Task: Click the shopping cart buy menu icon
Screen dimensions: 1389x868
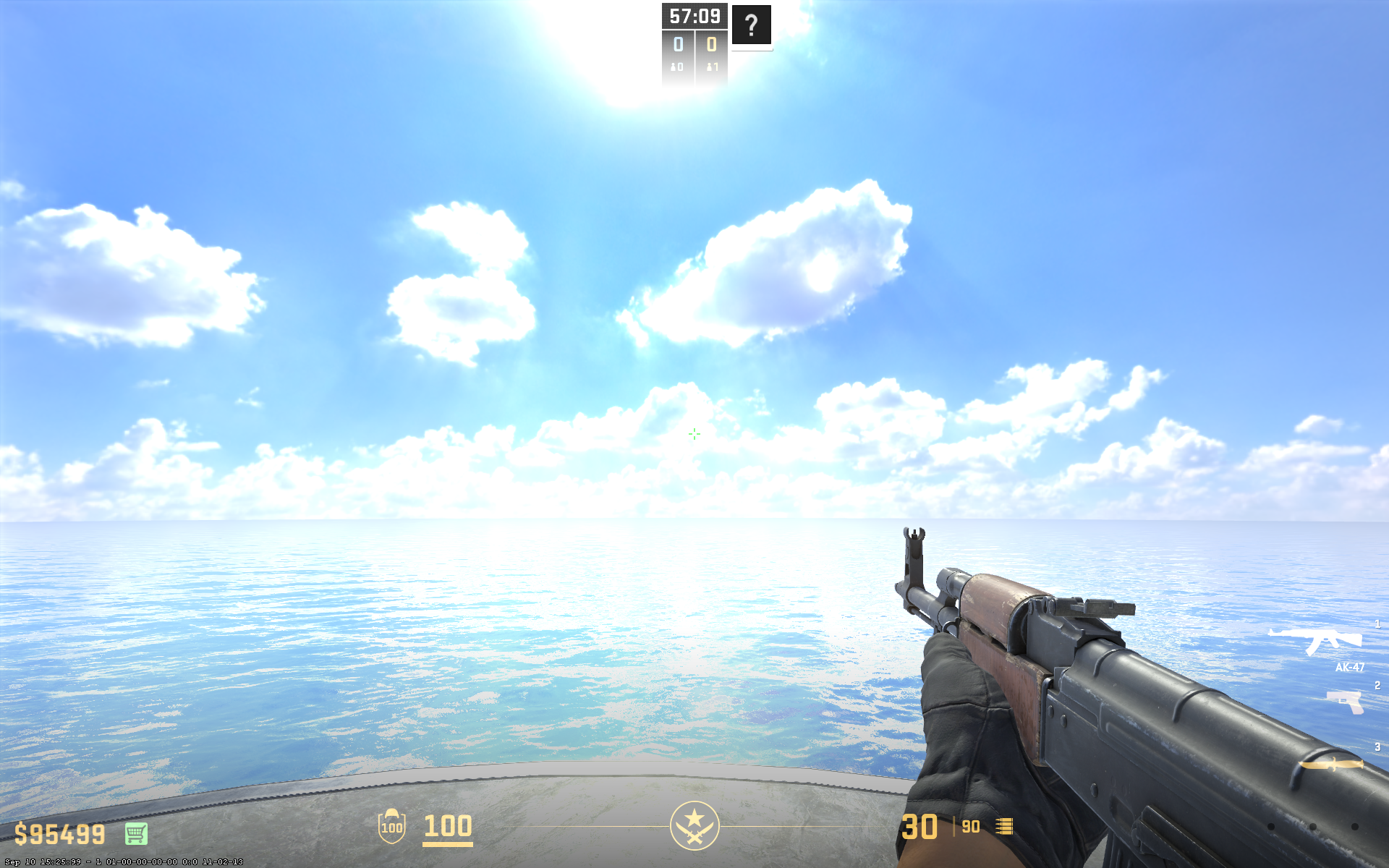Action: coord(135,834)
